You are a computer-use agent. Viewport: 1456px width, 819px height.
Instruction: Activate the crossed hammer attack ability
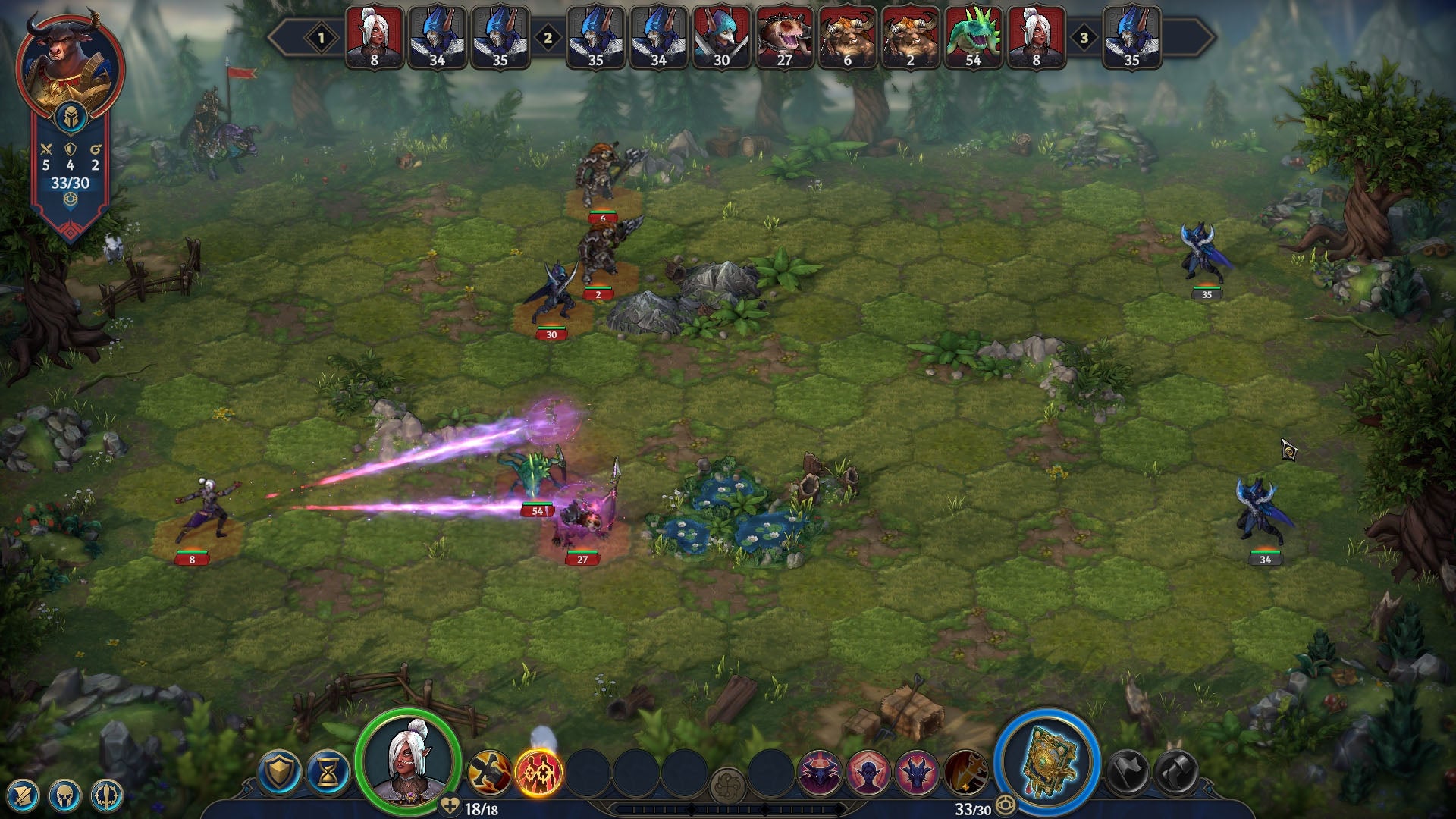point(490,773)
